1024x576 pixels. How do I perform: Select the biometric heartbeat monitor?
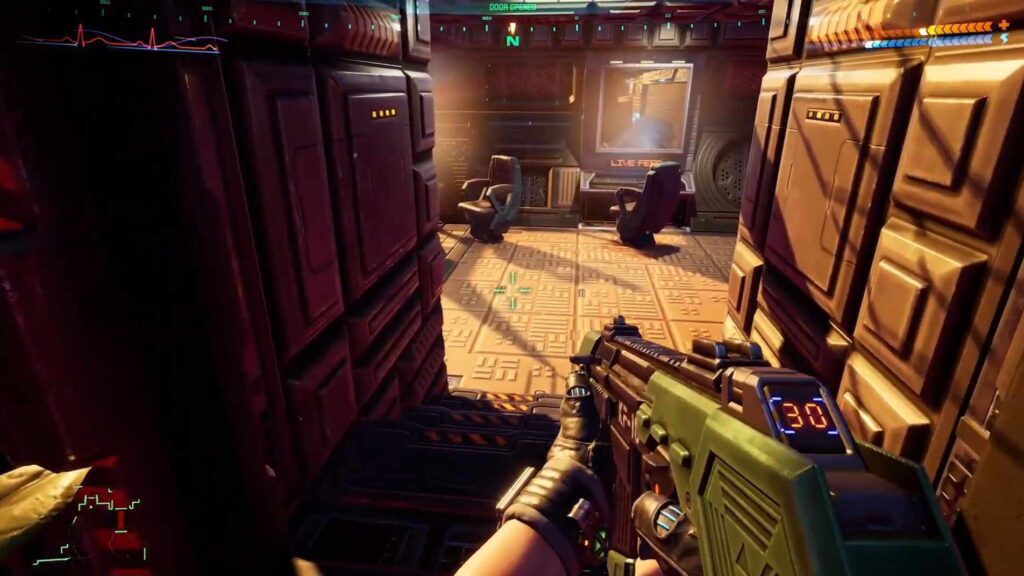122,40
